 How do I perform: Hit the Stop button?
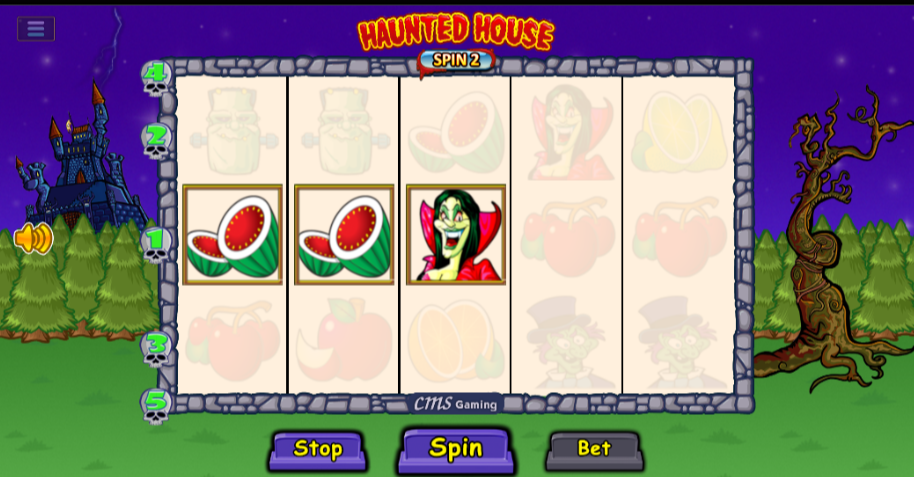point(318,449)
